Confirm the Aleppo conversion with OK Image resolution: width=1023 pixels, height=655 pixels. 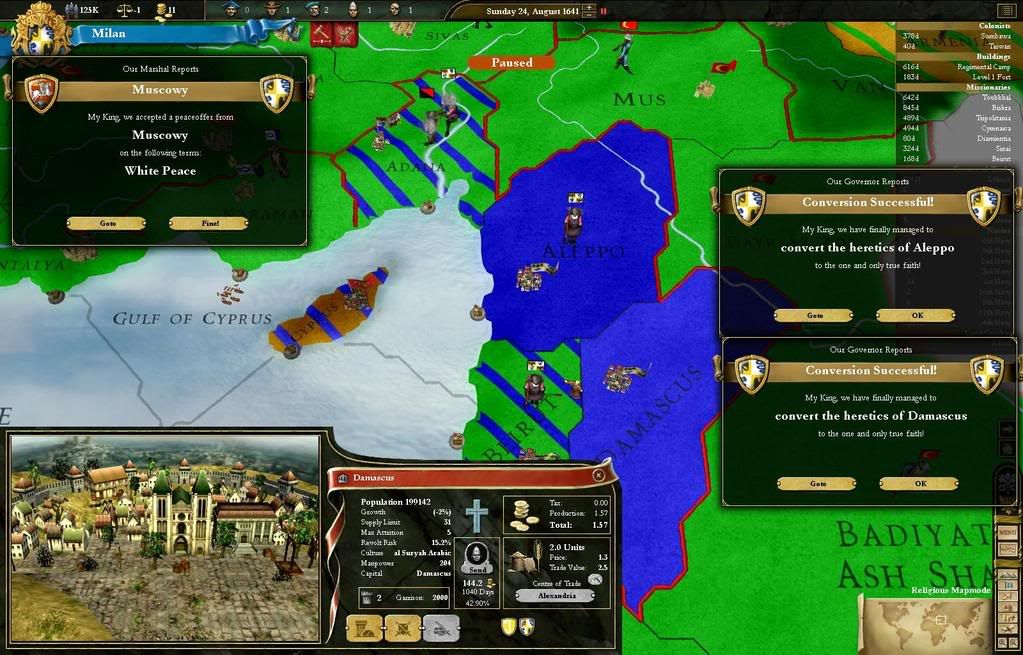[x=915, y=315]
